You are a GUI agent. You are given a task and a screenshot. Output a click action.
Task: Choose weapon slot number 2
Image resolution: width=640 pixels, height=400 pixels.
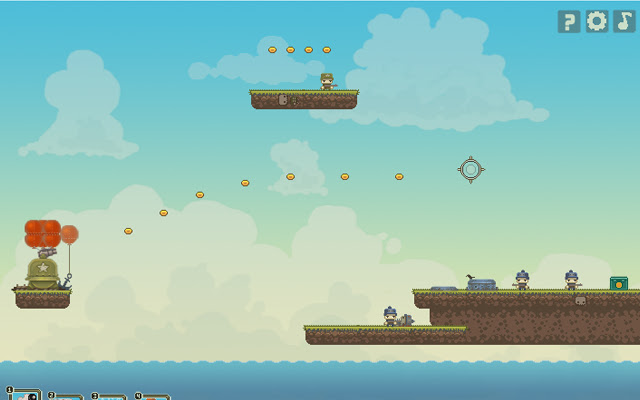67,397
